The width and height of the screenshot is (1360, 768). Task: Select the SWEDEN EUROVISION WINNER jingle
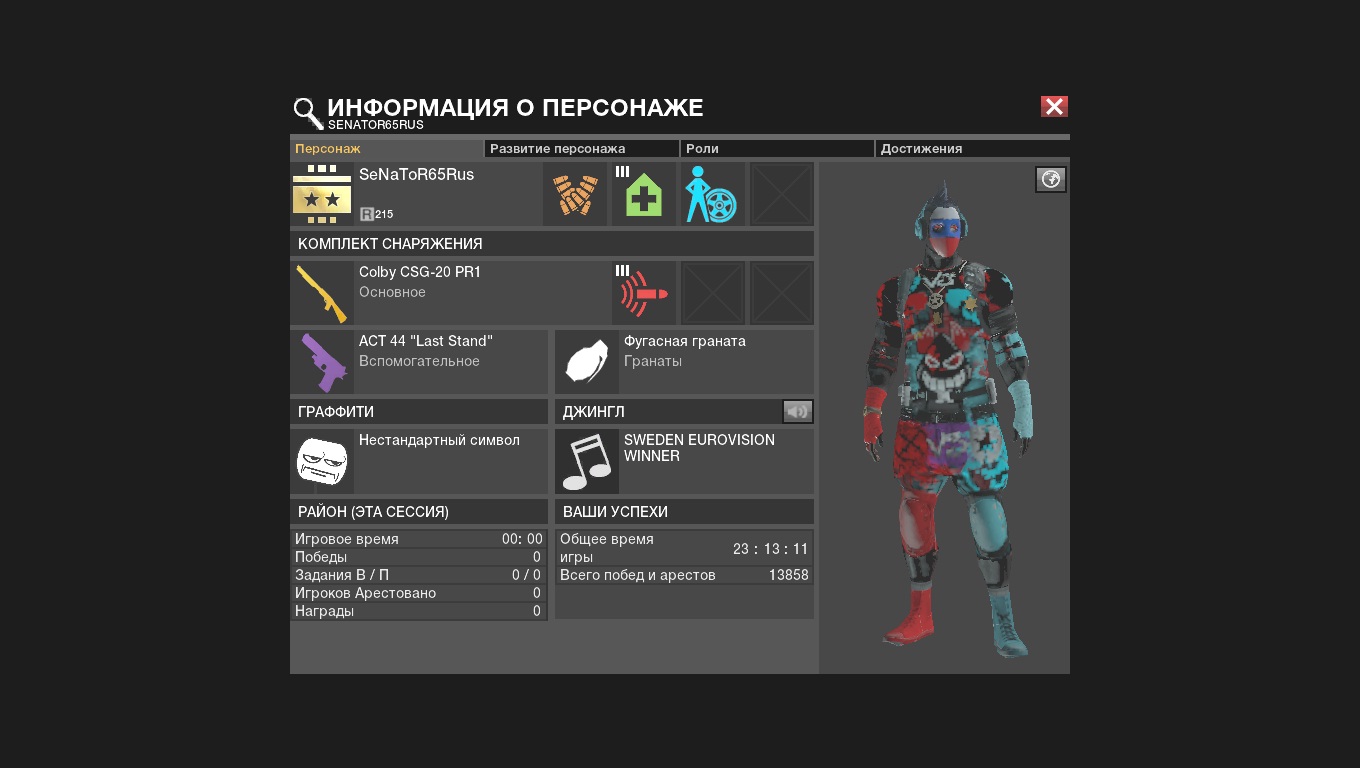coord(684,461)
